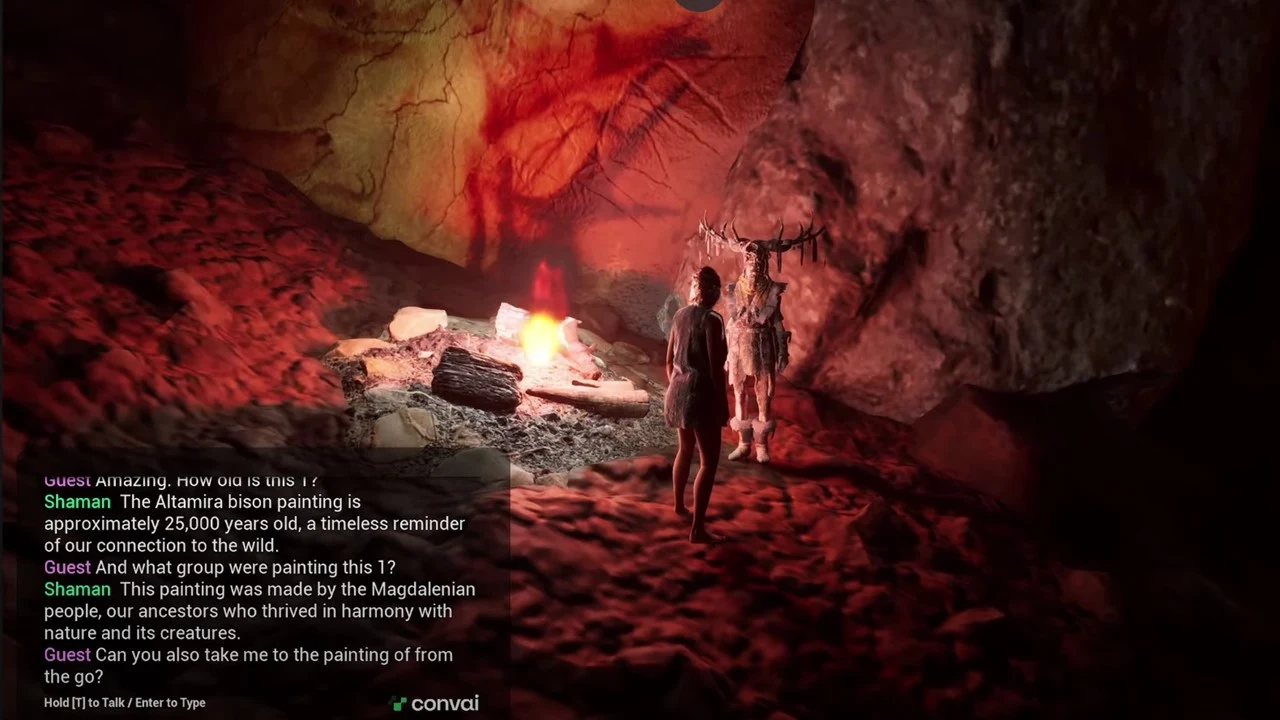Click the Shaman conversation chat box
Viewport: 1280px width, 720px height.
tap(260, 578)
